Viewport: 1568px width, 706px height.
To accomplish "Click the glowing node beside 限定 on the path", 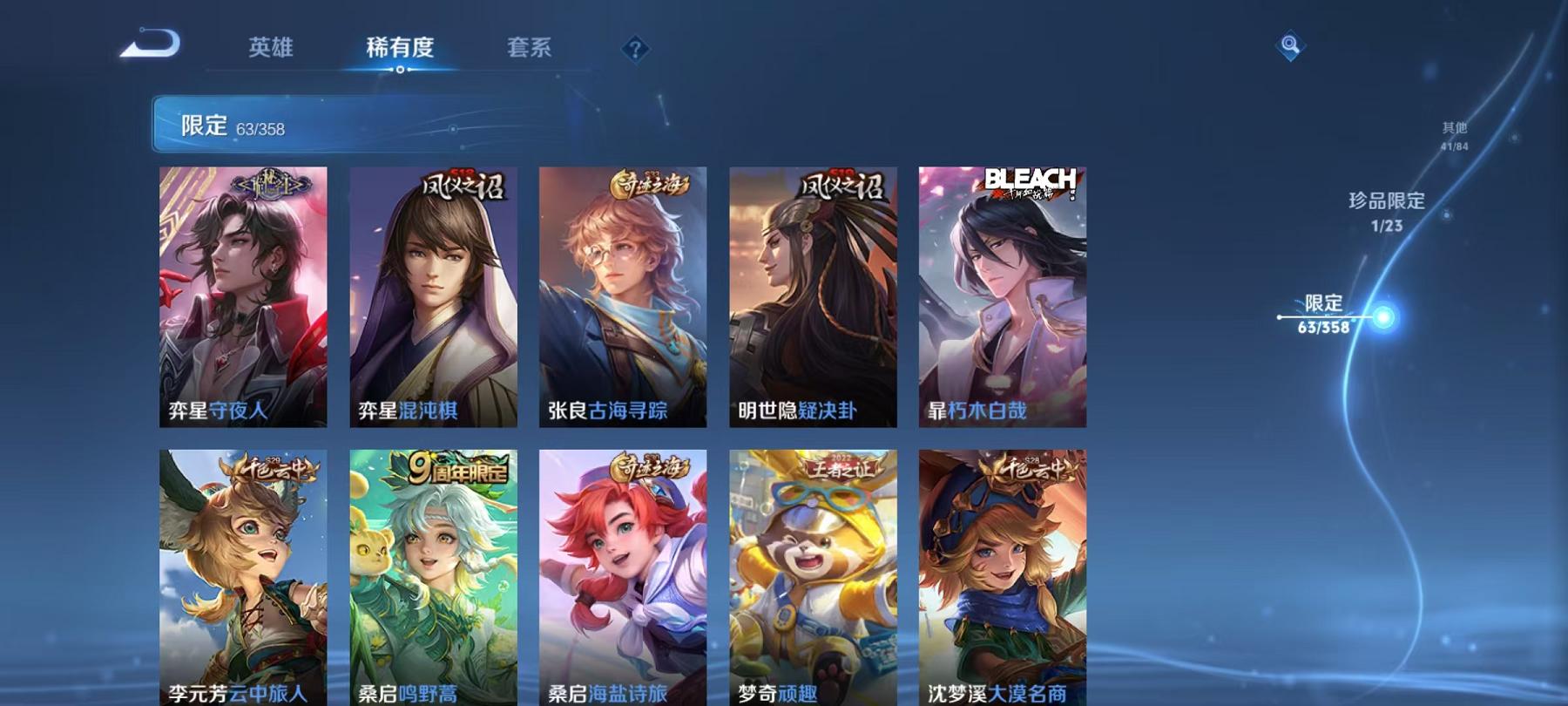I will click(x=1383, y=318).
